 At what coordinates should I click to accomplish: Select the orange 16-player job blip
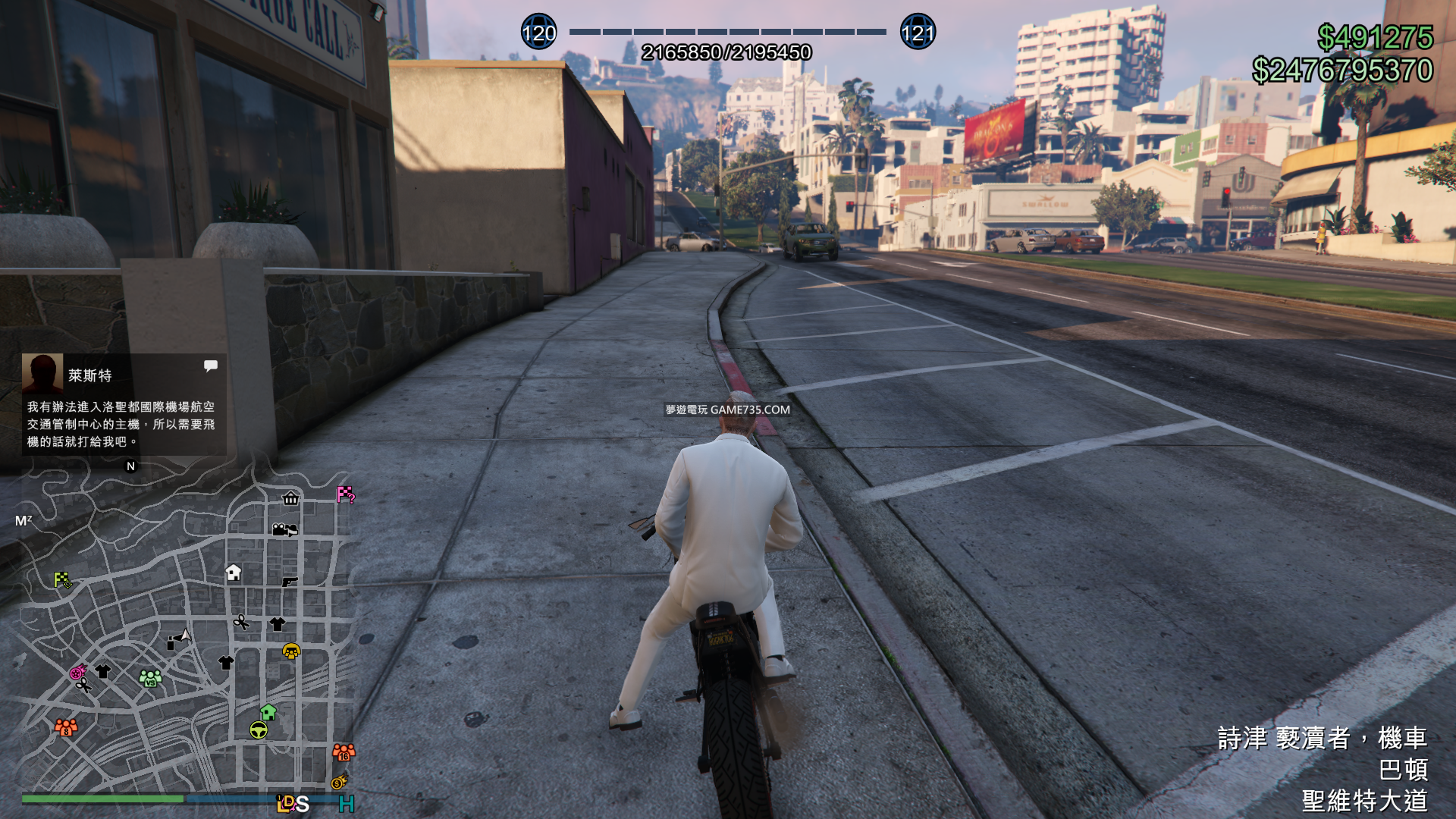click(x=344, y=752)
